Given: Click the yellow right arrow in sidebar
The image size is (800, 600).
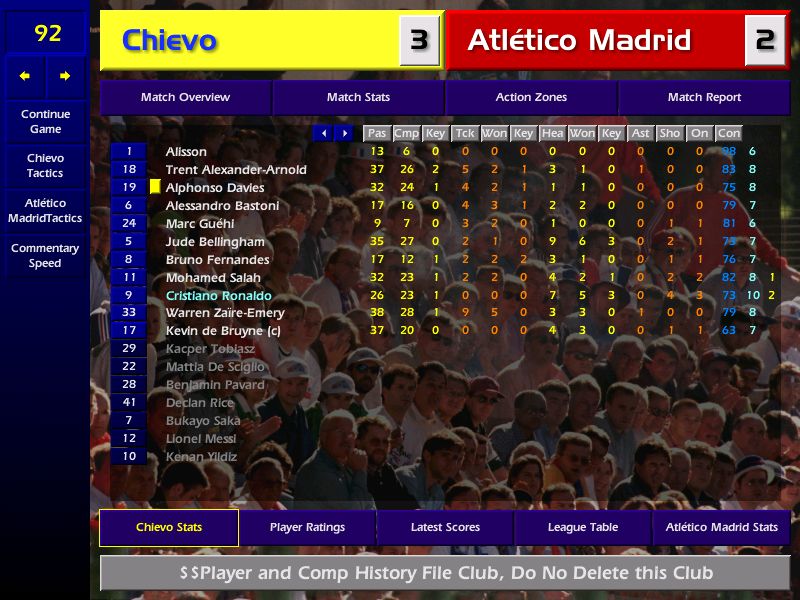Looking at the screenshot, I should pos(66,76).
